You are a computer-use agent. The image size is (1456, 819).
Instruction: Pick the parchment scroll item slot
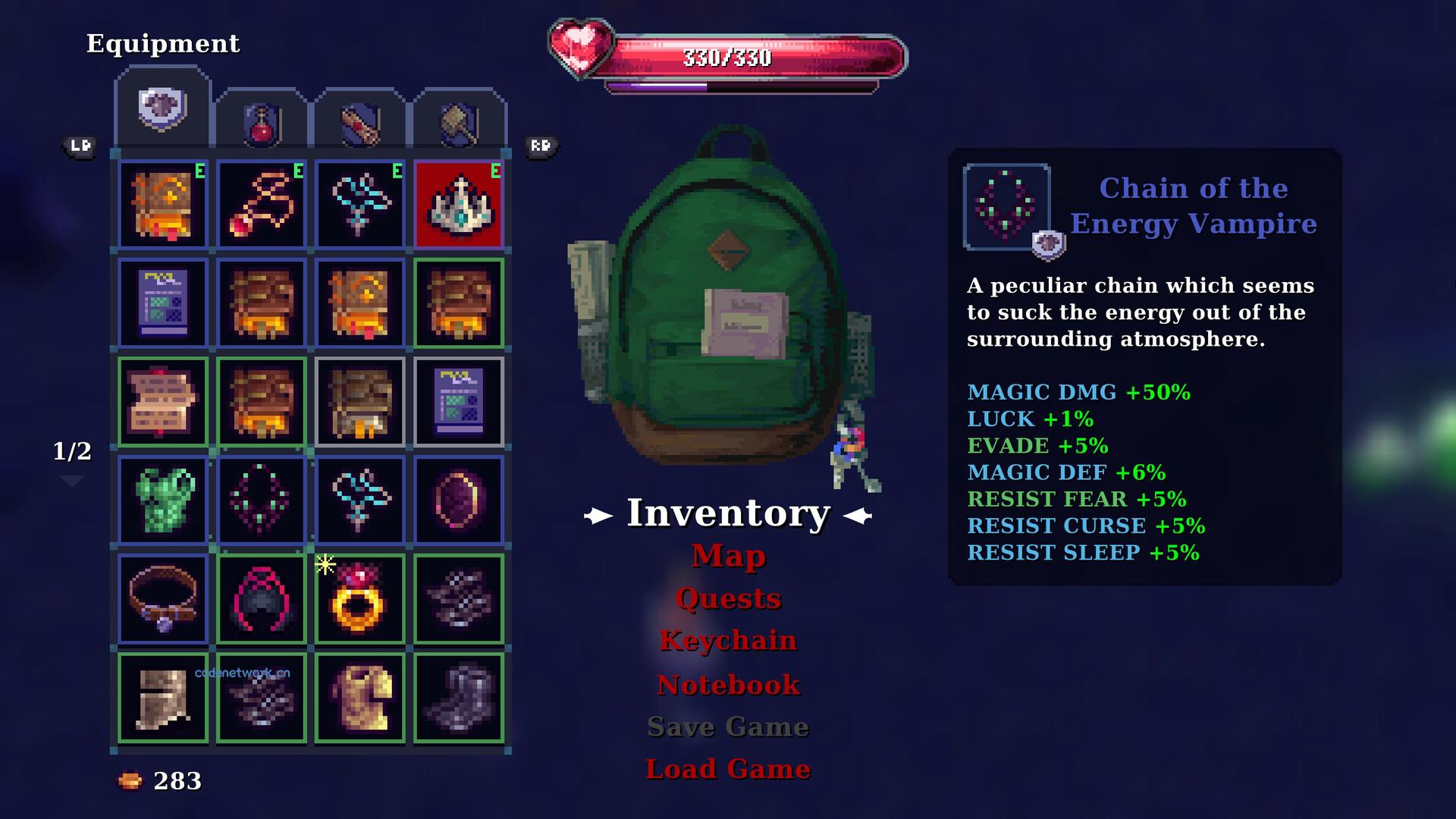pyautogui.click(x=163, y=402)
